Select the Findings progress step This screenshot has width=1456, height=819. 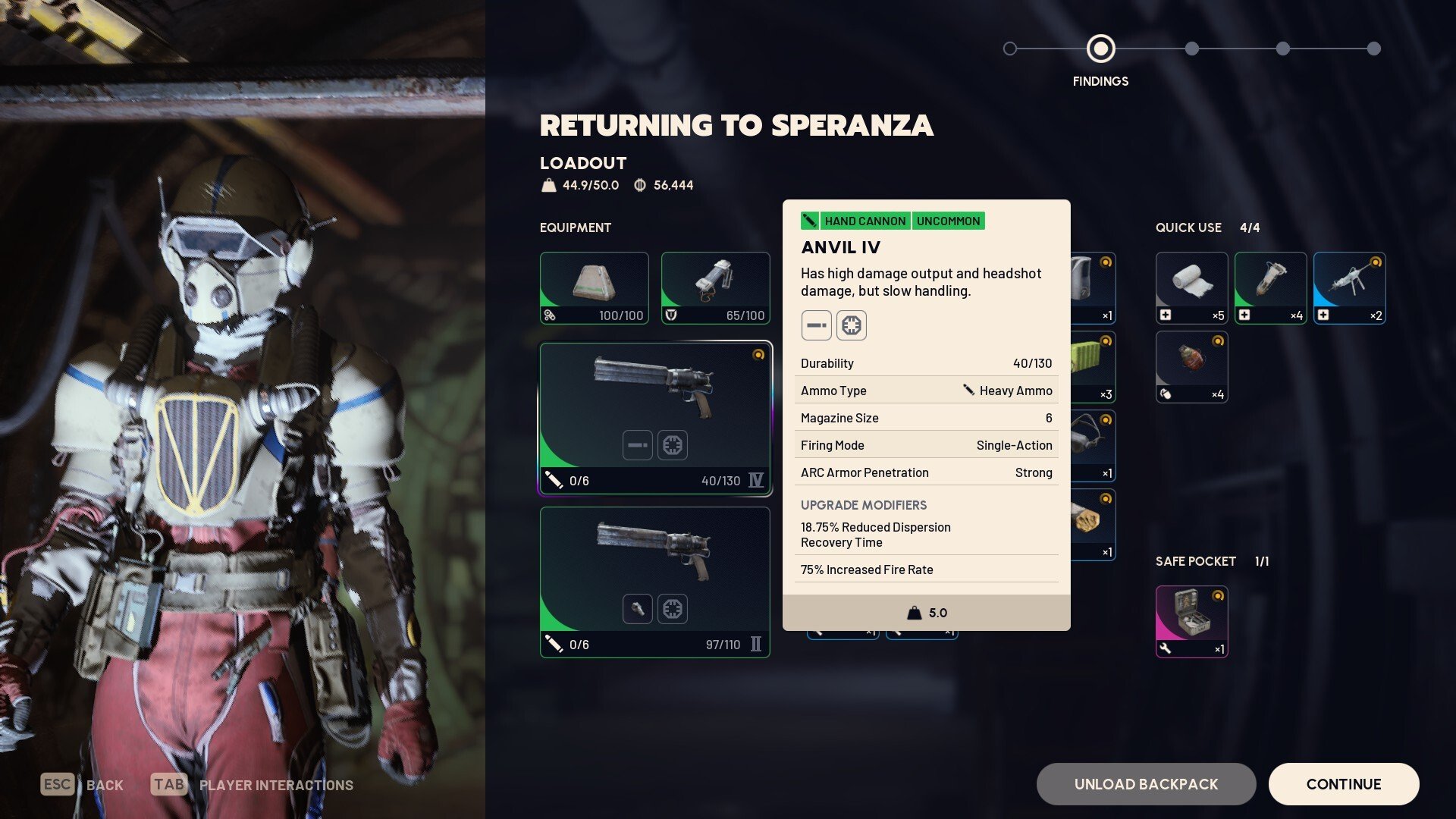1100,49
